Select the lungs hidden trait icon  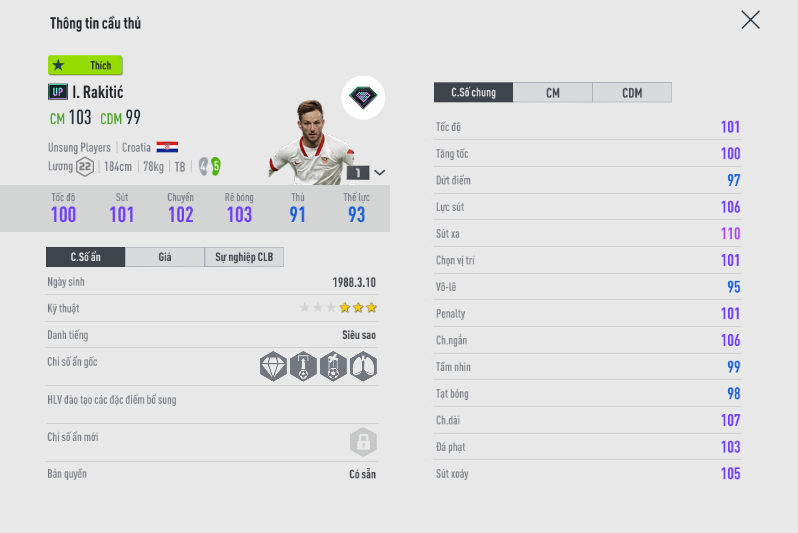pos(363,366)
